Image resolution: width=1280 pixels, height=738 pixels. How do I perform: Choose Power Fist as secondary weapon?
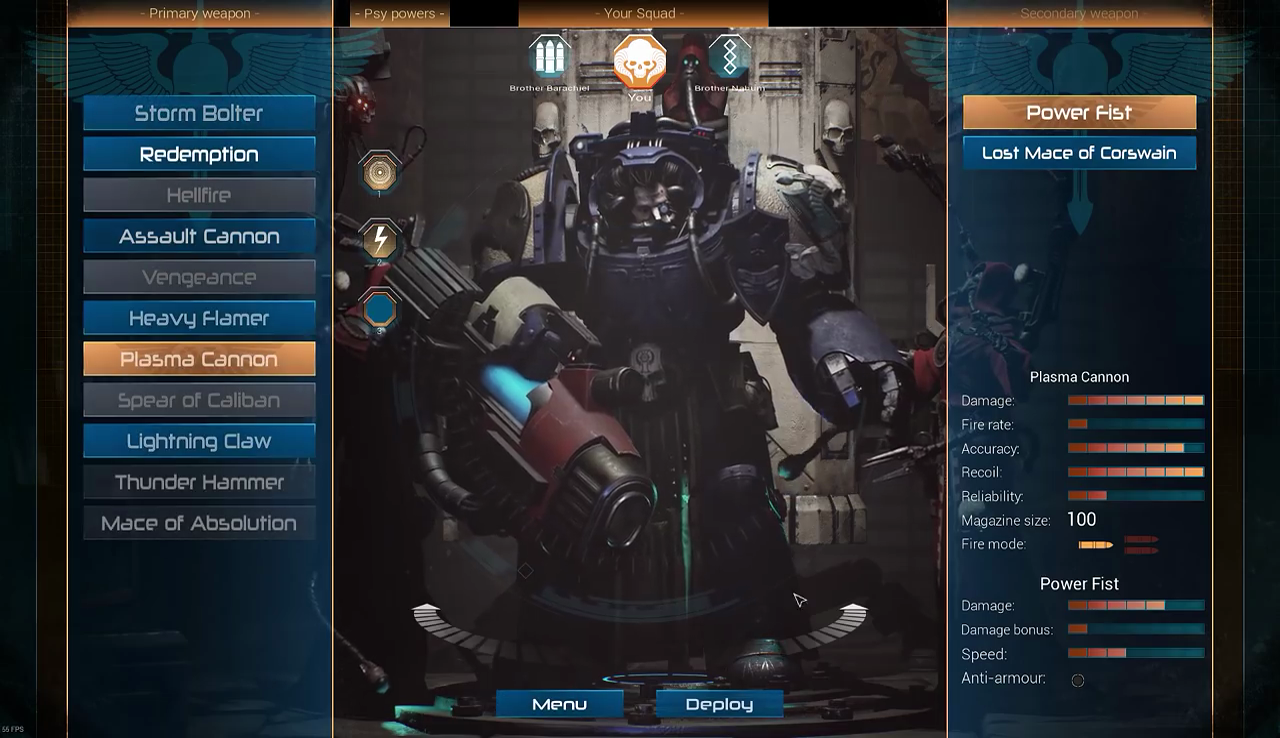click(x=1079, y=112)
